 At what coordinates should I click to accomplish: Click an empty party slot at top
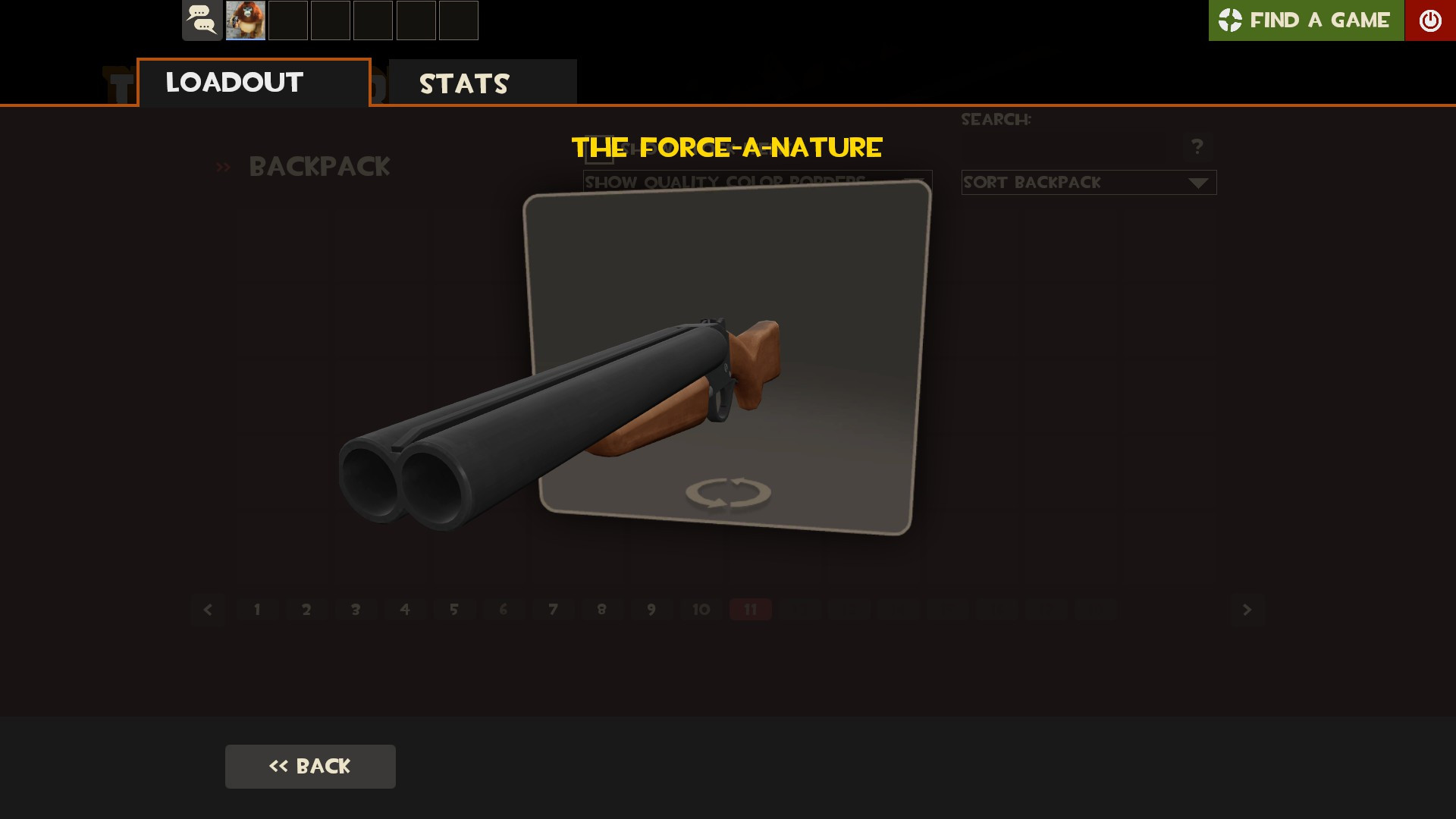tap(286, 20)
